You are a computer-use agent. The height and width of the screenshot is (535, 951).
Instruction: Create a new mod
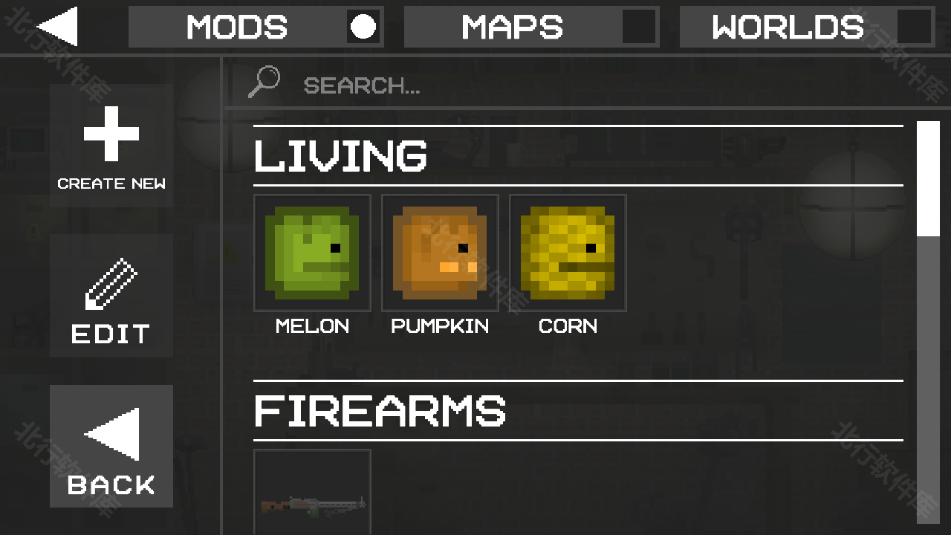pos(111,146)
